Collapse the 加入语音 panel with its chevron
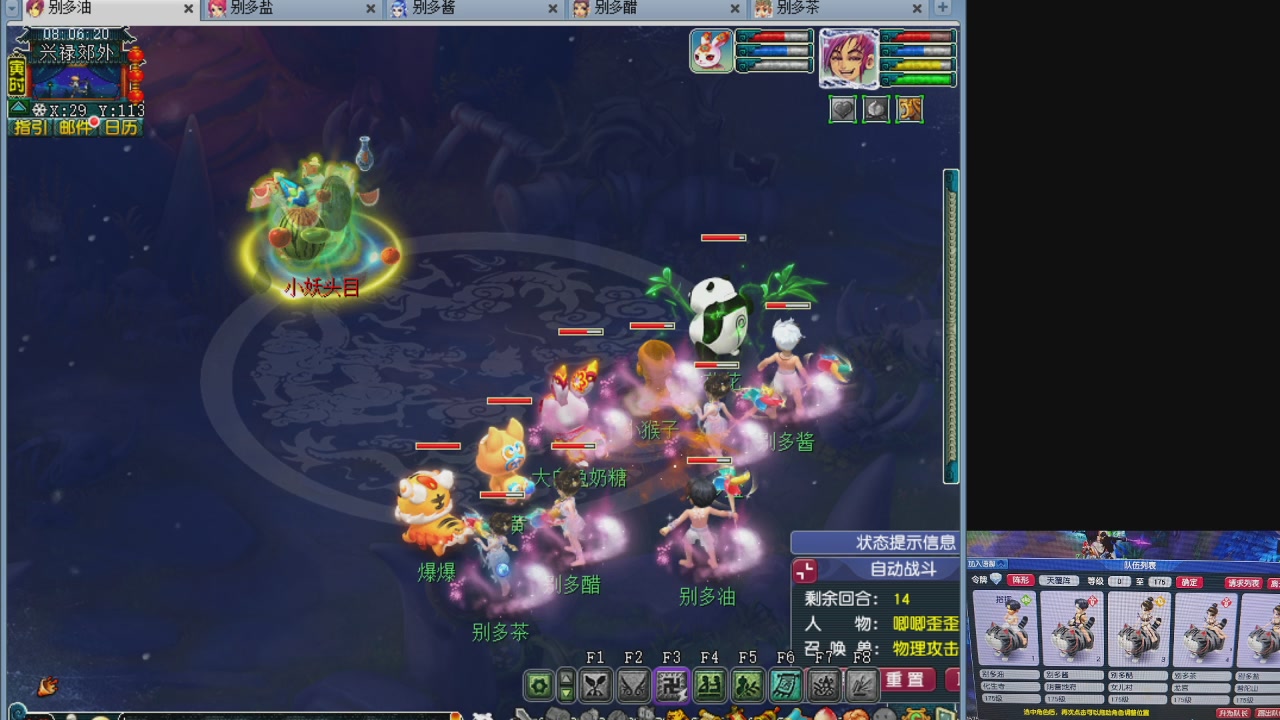 click(x=1000, y=563)
